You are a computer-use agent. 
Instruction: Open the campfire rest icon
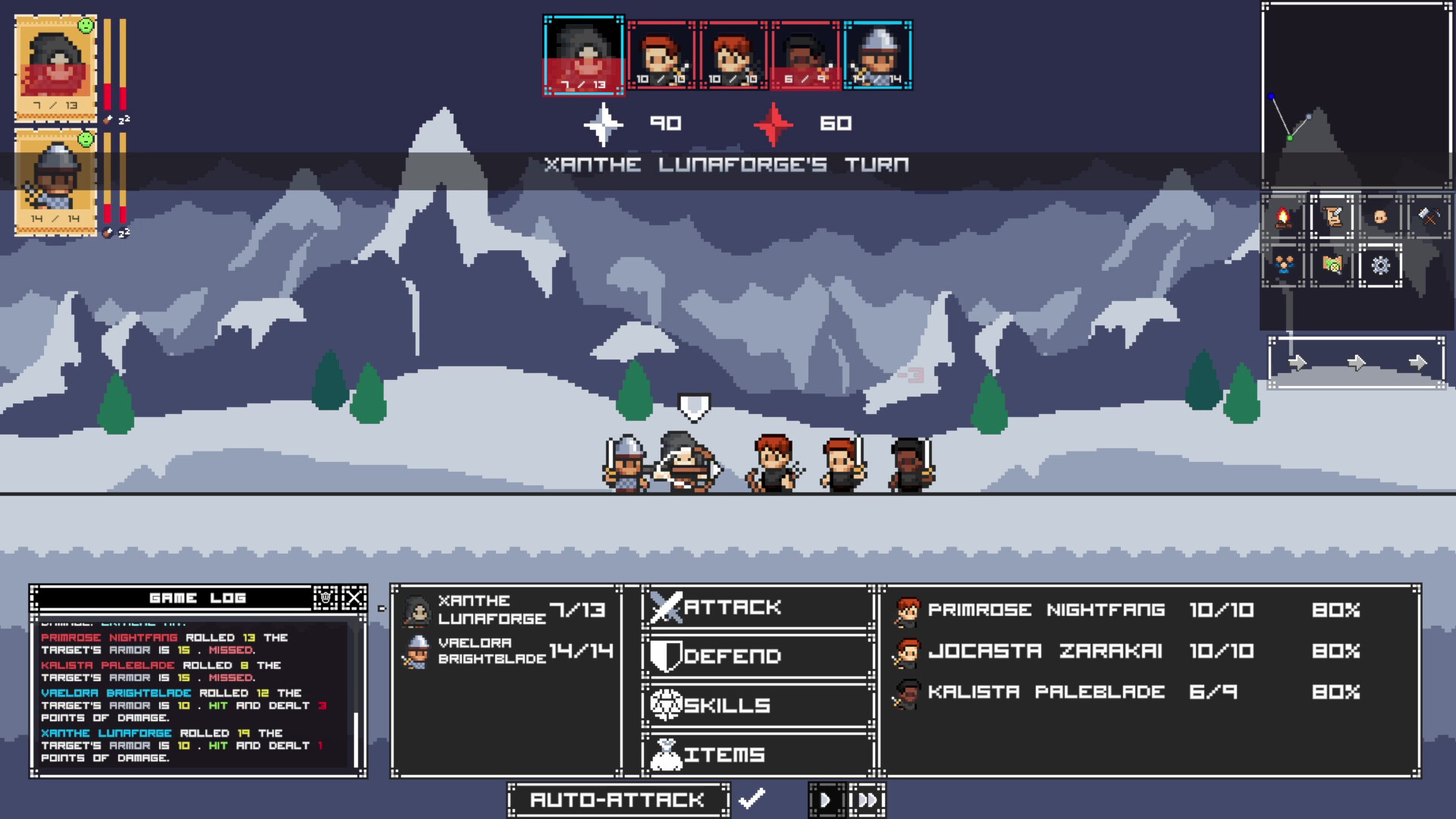1282,218
